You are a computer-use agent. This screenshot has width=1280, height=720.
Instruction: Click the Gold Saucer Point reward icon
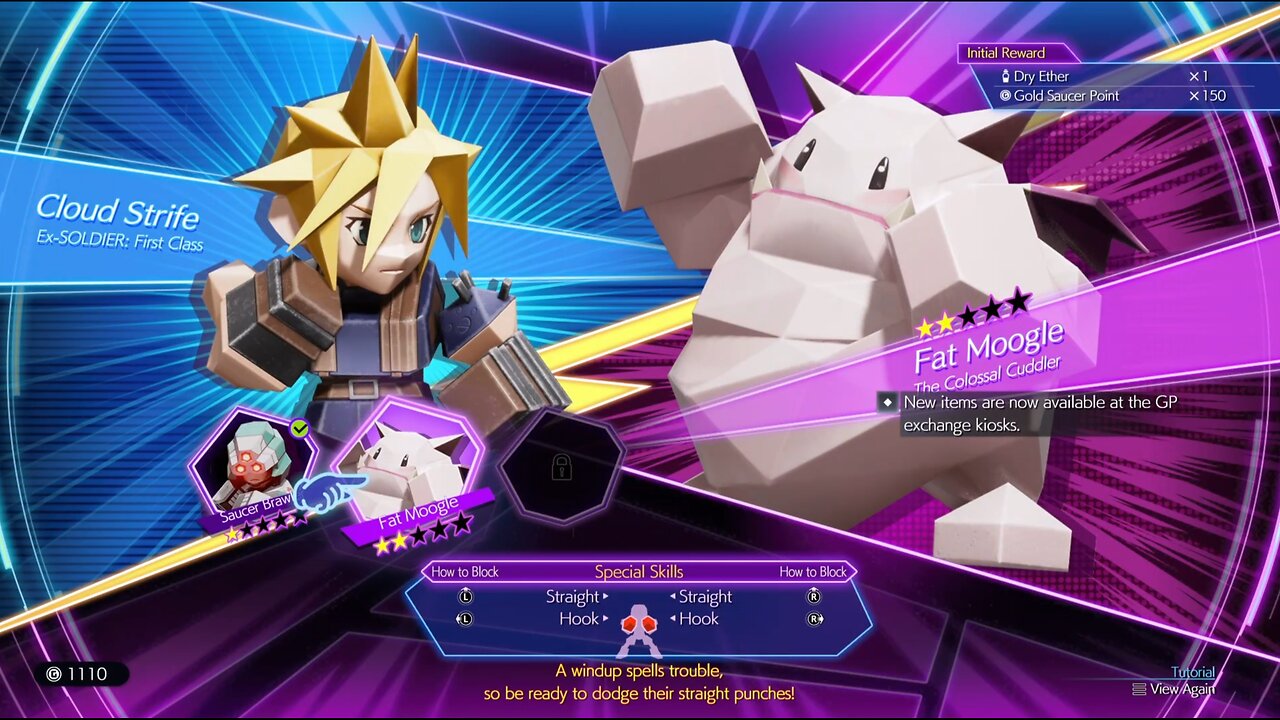[1008, 95]
